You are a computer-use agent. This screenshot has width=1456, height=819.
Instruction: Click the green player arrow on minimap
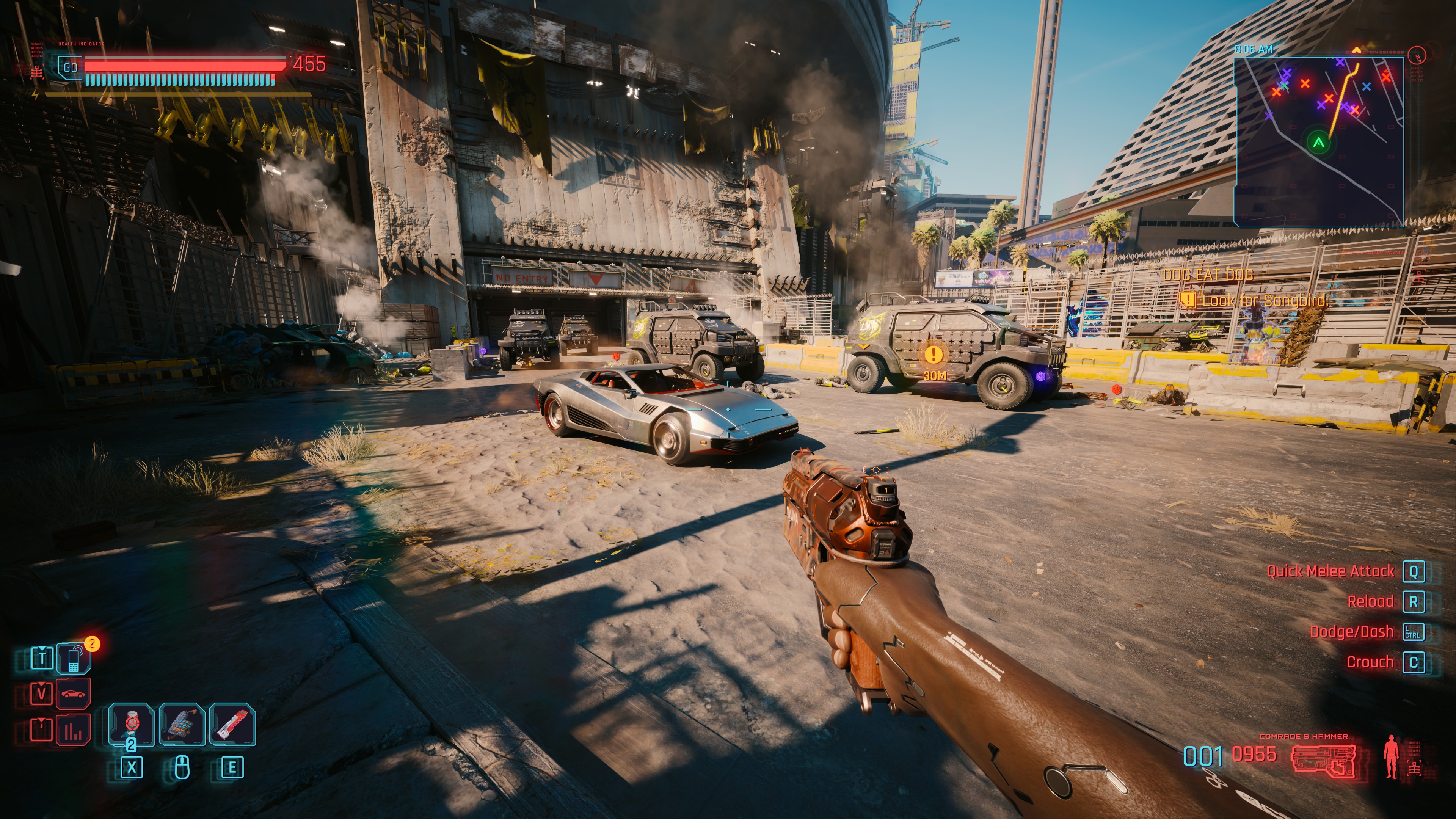[1319, 143]
